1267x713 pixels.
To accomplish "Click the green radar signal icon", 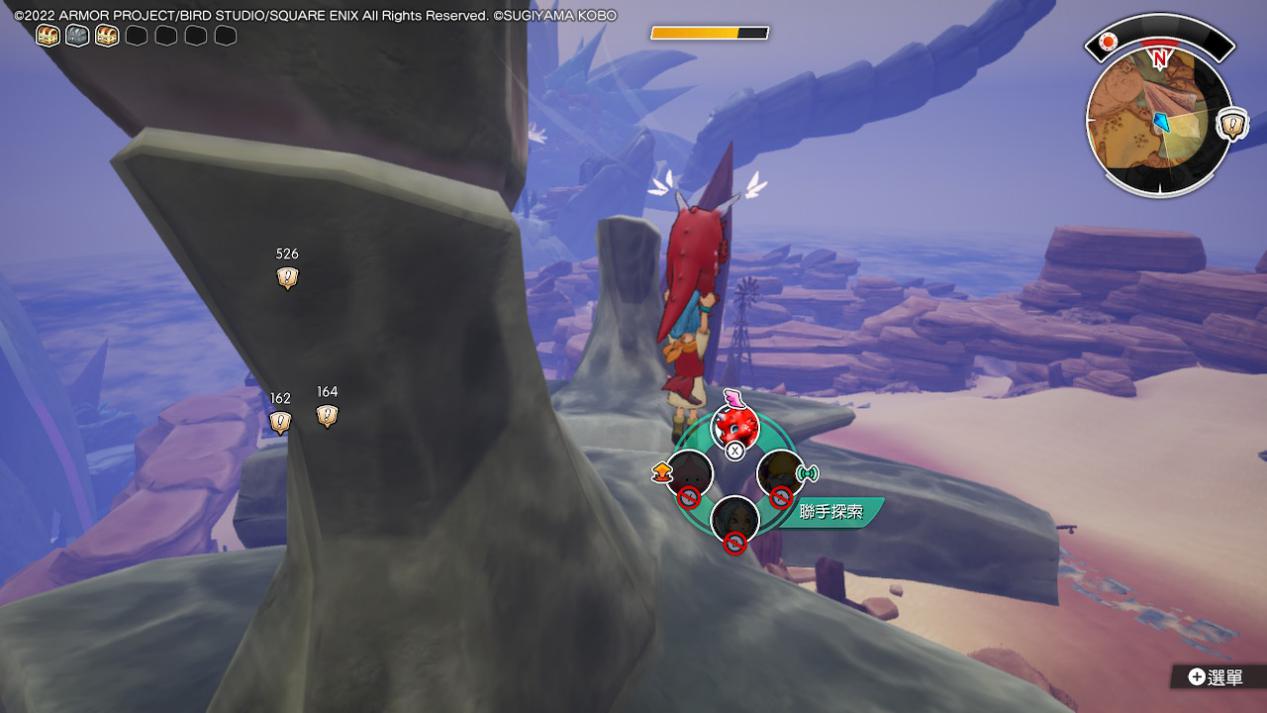I will [x=808, y=472].
